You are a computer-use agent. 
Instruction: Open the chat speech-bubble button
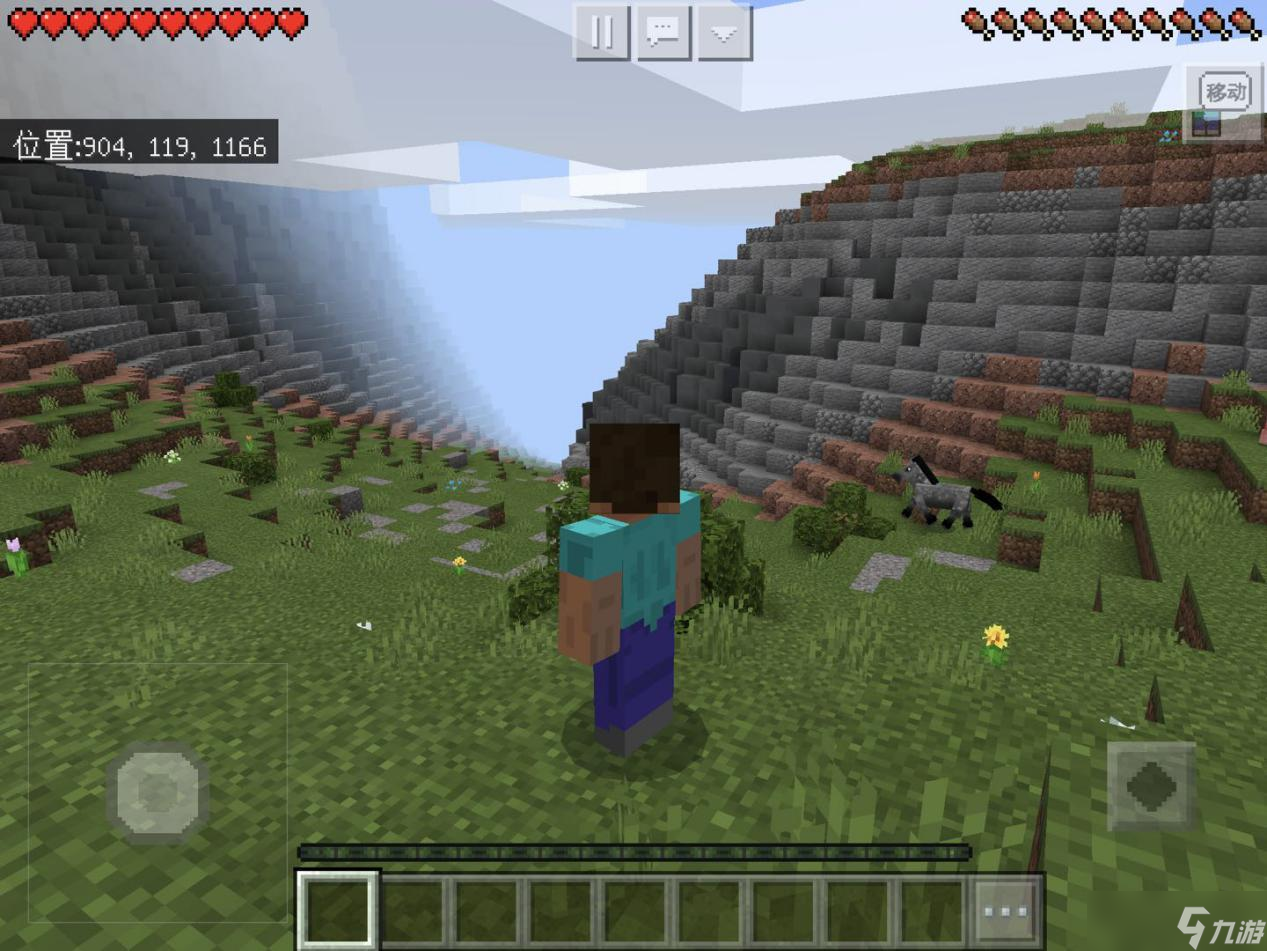[x=663, y=33]
